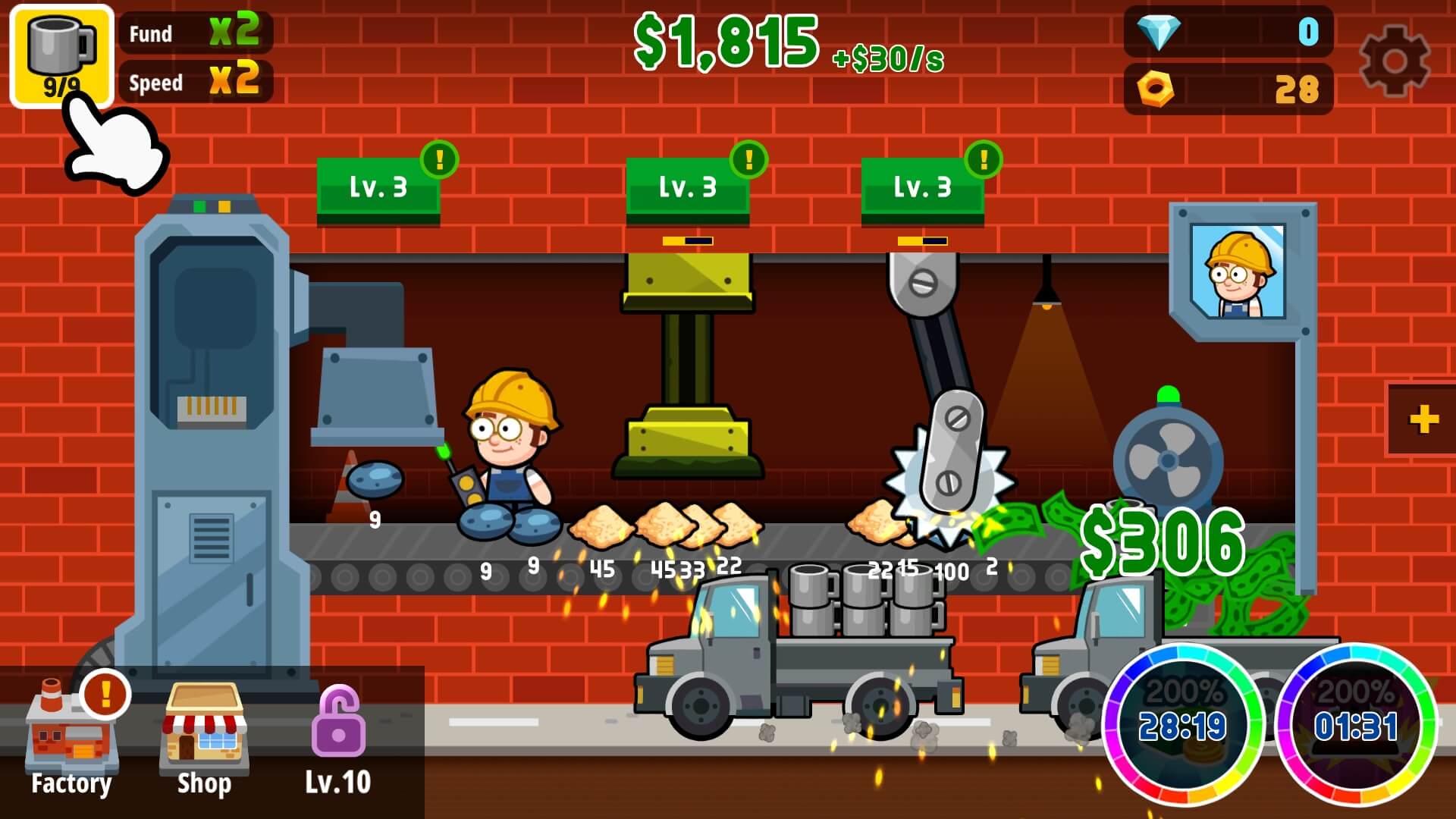Tap the Fund x2 multiplier
The image size is (1456, 819).
click(196, 32)
